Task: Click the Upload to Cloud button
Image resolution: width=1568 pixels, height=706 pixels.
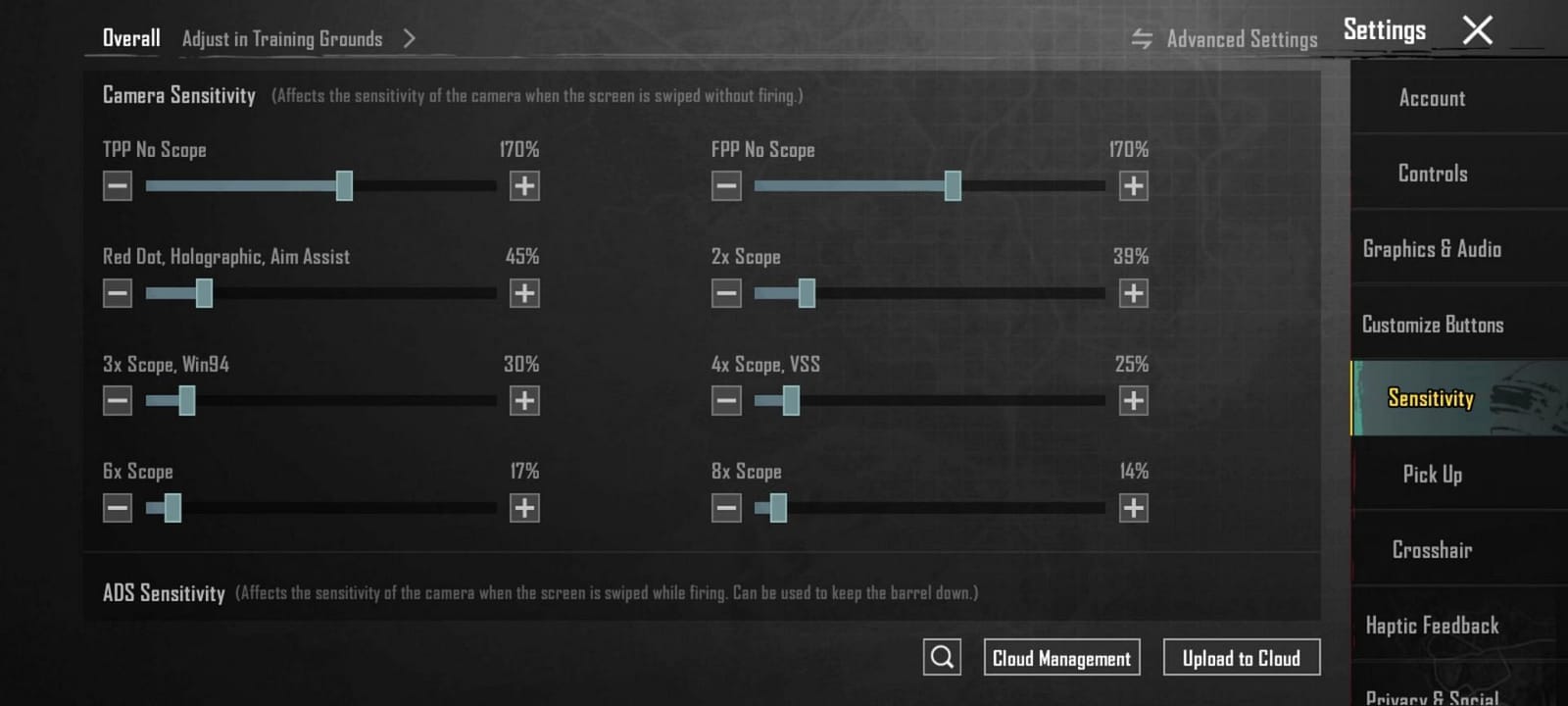Action: click(1242, 657)
